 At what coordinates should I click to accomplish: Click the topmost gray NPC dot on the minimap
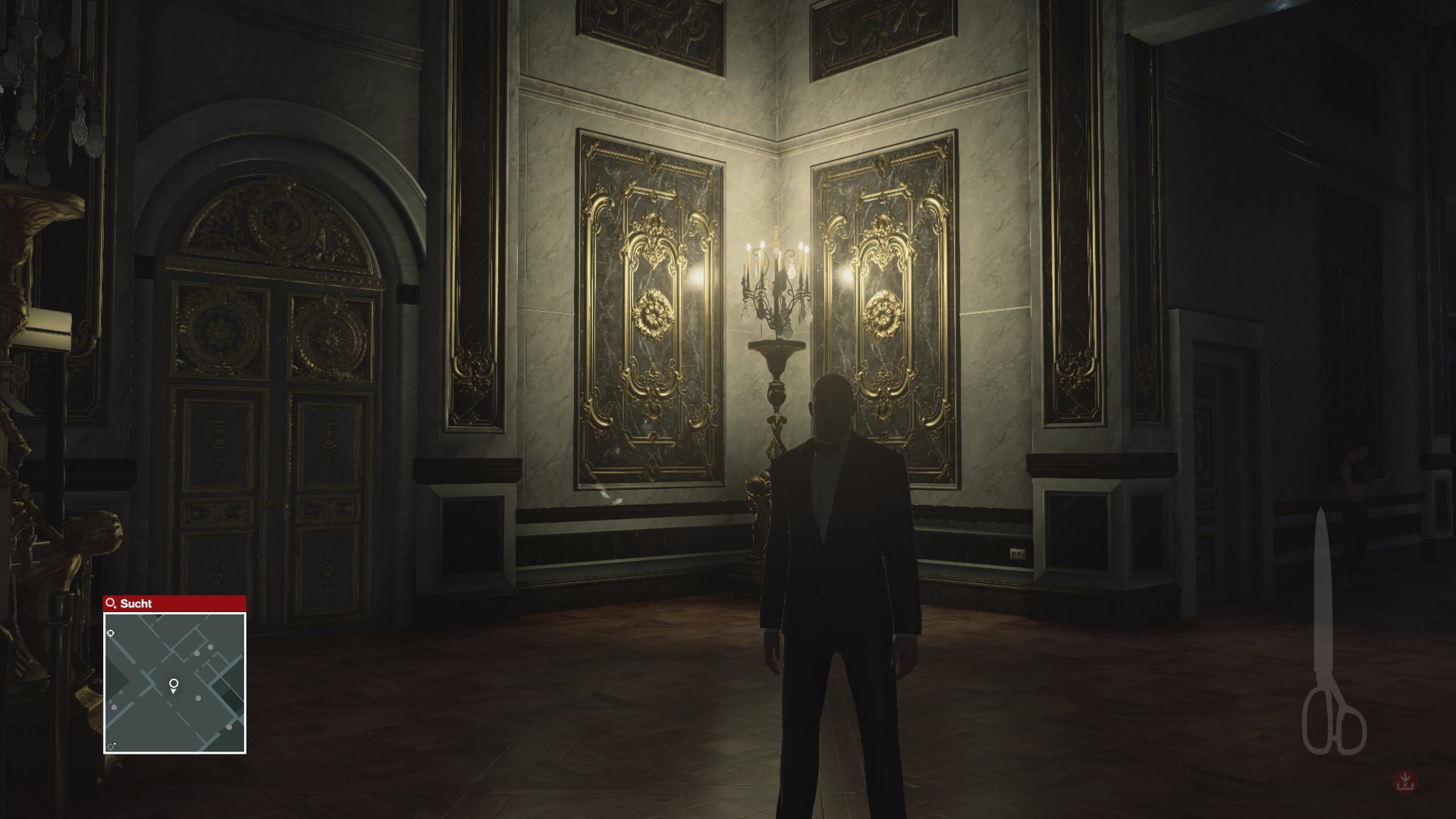[x=210, y=647]
